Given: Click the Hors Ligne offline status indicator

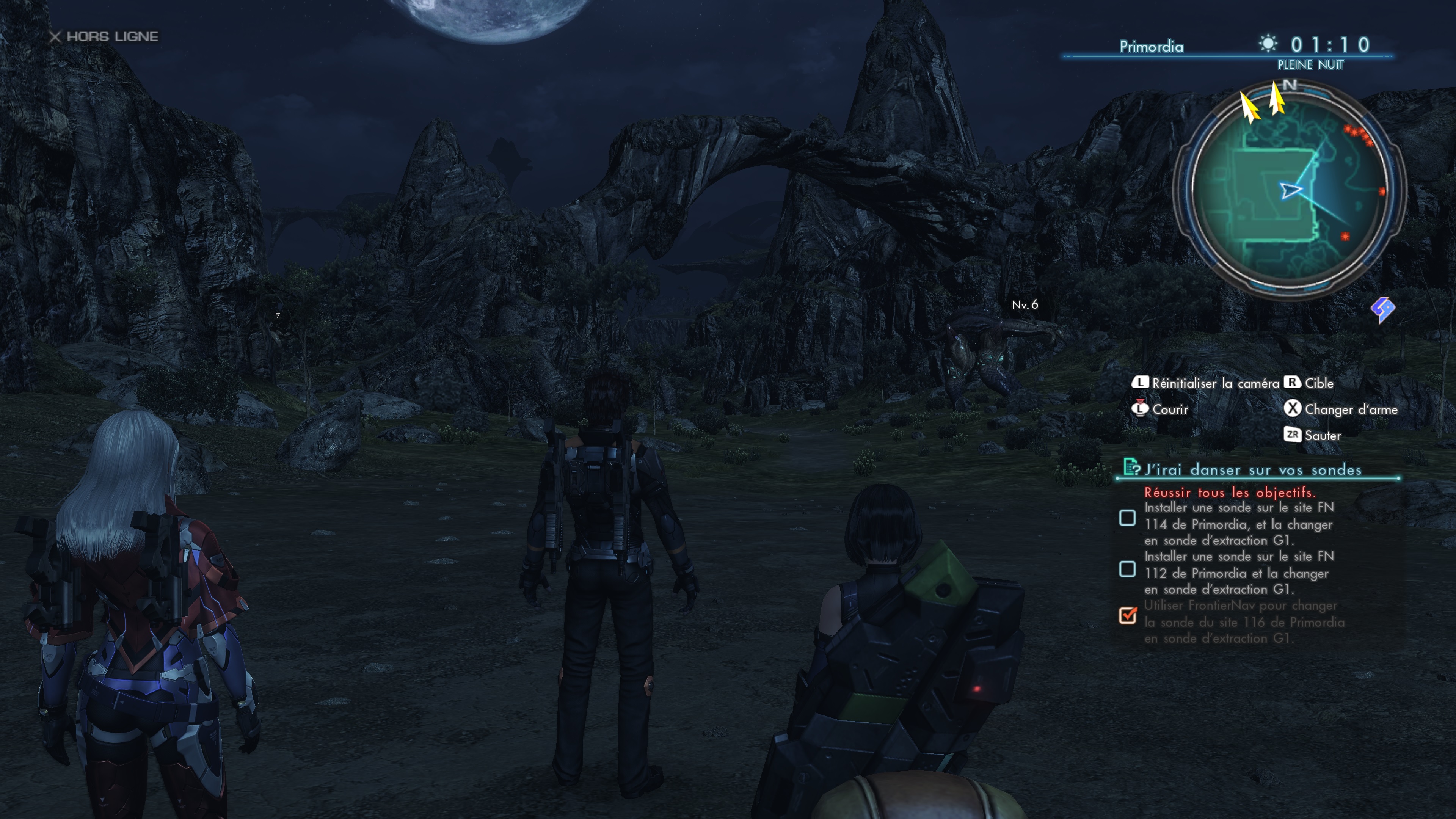Looking at the screenshot, I should (x=104, y=37).
